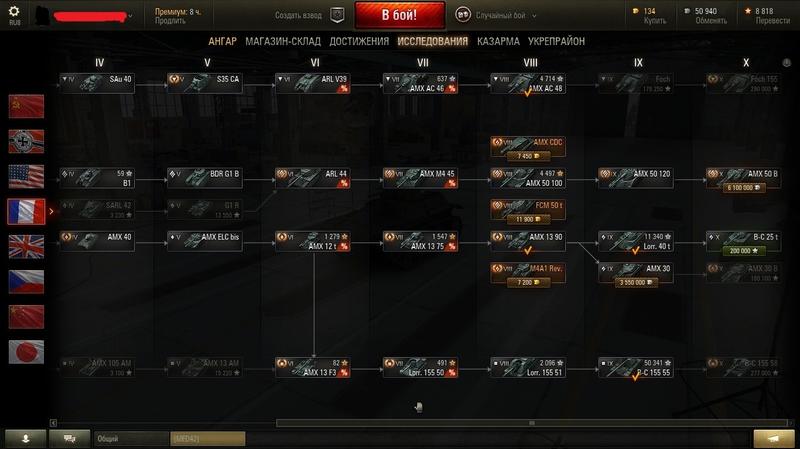Select the USA nation flag

pos(26,176)
